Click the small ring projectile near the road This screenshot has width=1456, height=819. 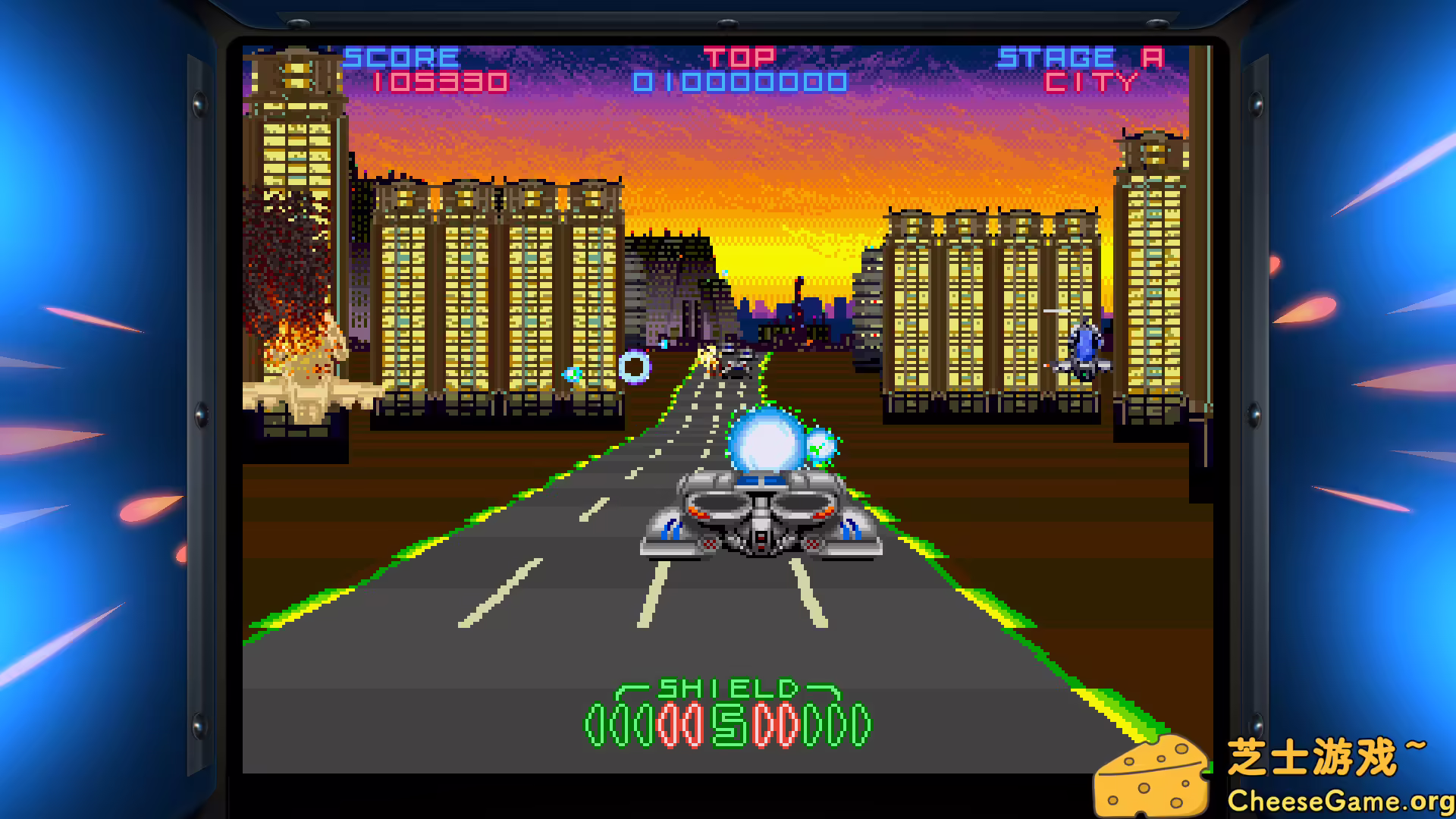pyautogui.click(x=634, y=367)
